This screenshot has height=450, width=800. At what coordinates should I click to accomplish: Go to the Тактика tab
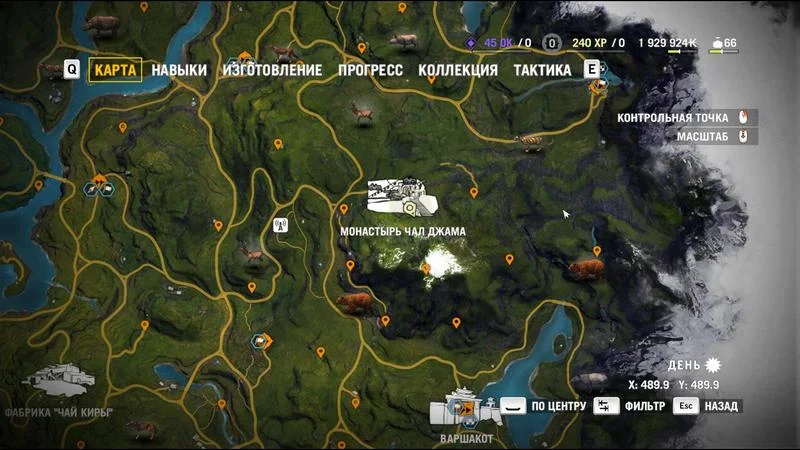[x=542, y=70]
